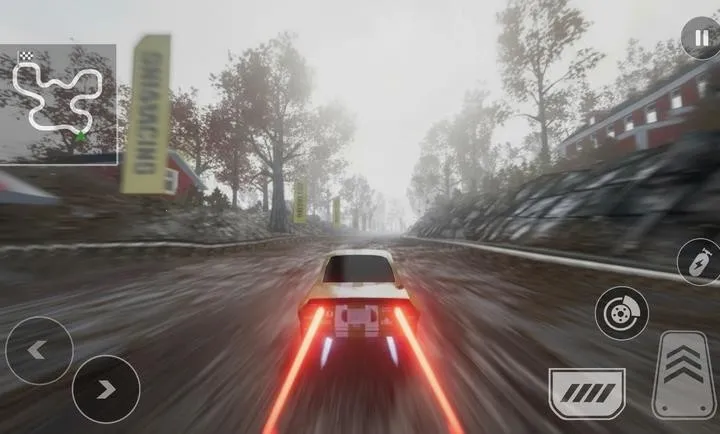
Task: Tap the track minimap
Action: pyautogui.click(x=58, y=103)
